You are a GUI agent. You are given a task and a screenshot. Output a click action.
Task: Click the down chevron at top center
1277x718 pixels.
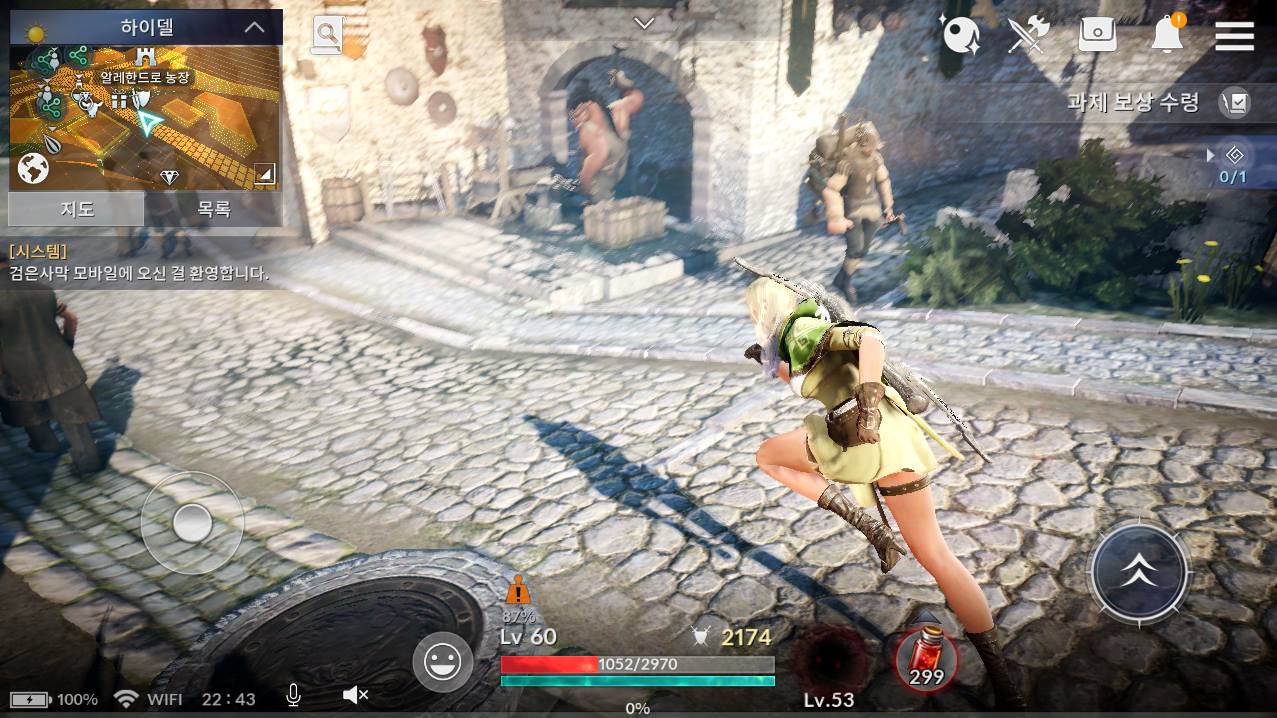(644, 23)
